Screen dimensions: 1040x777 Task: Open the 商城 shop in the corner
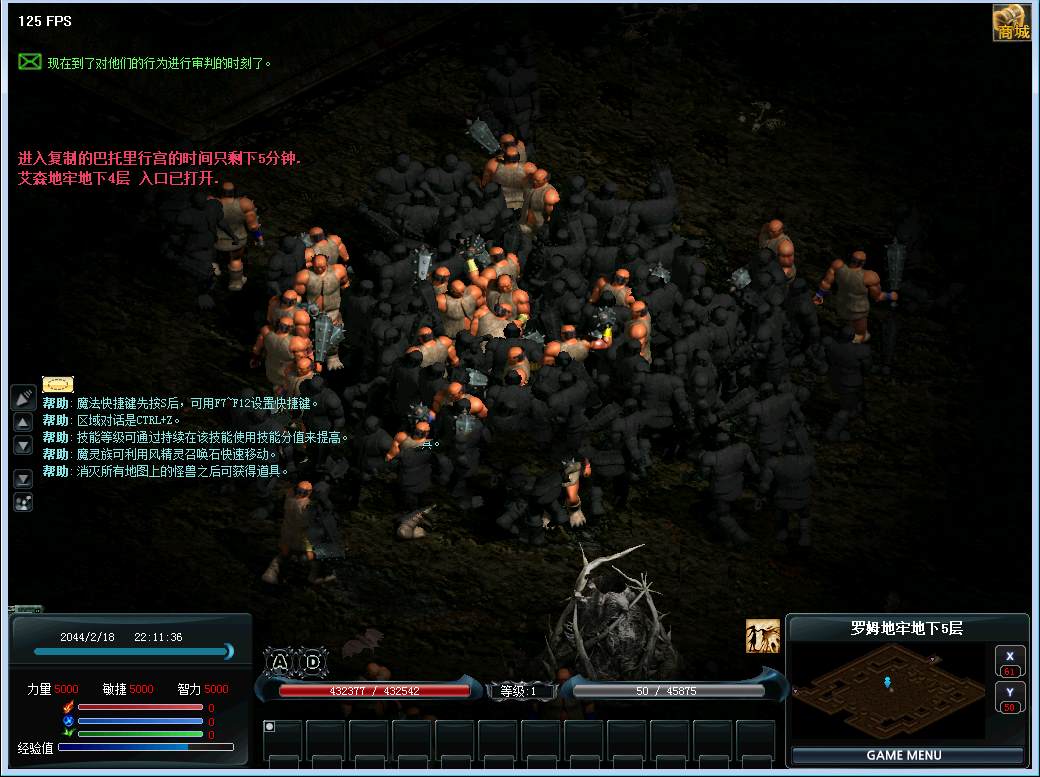point(1011,23)
